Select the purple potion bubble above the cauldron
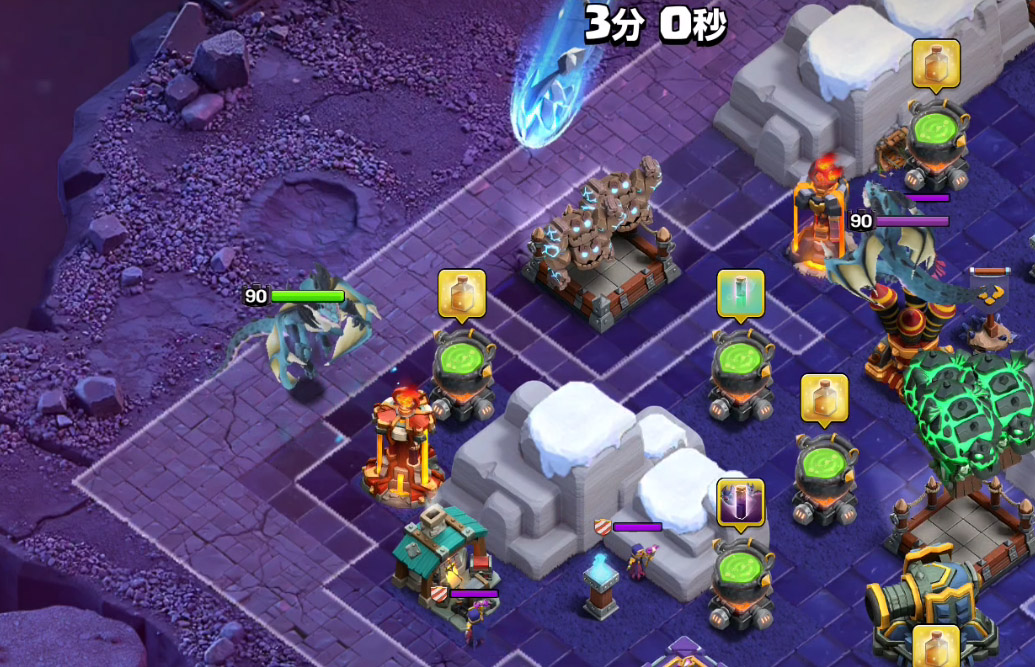1035x667 pixels. coord(740,502)
